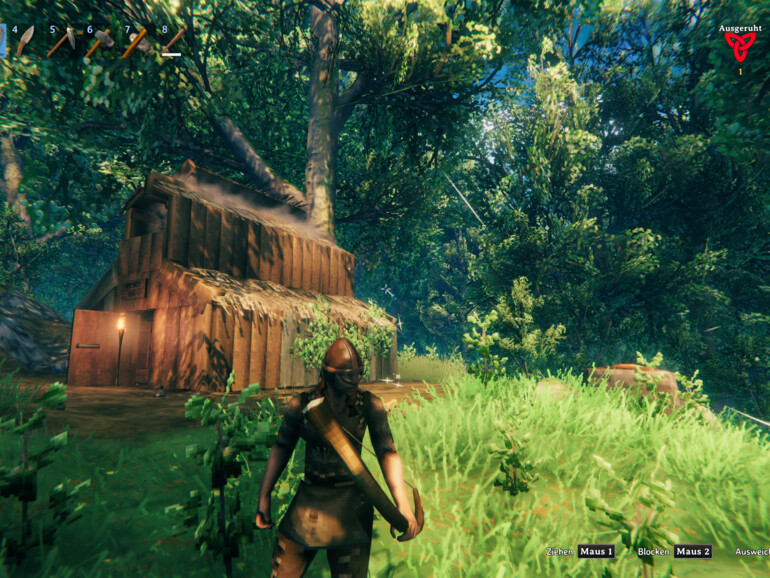Select the stone axe in hotbar slot 7
770x578 pixels.
click(x=137, y=42)
